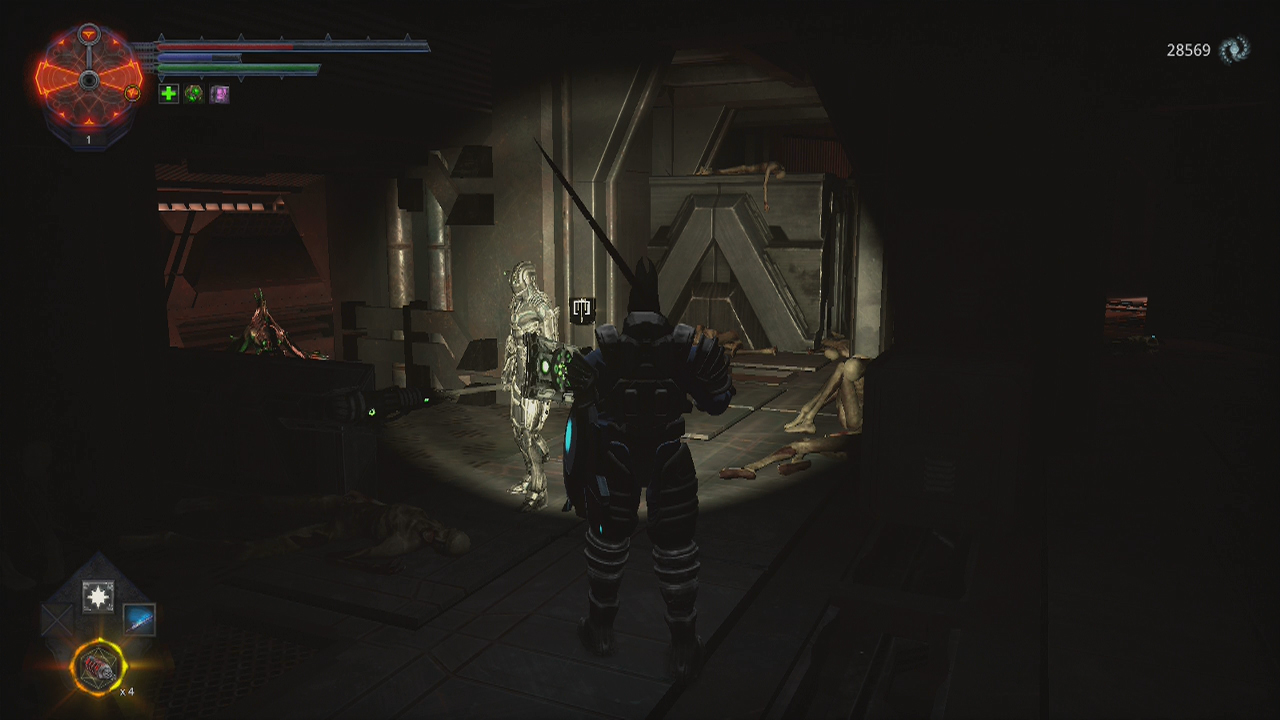
Task: Open the level indicator below the compass
Action: click(x=89, y=139)
